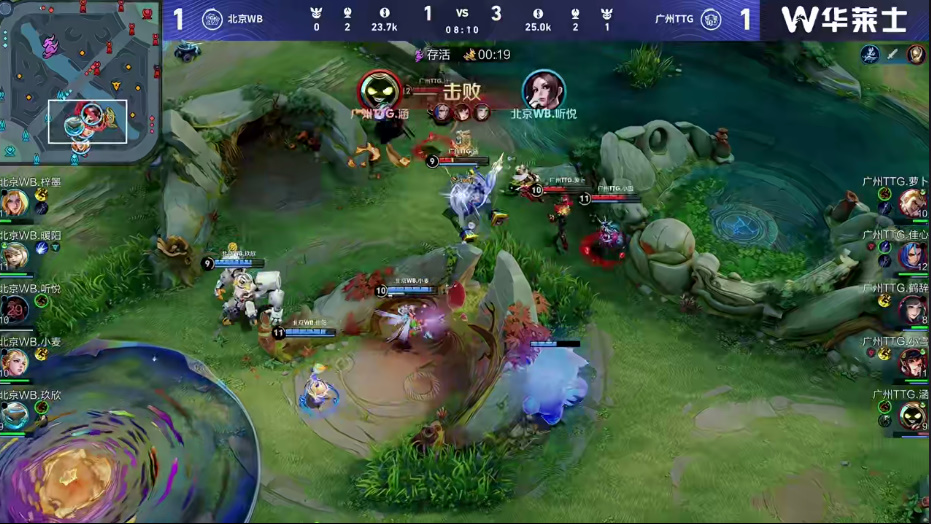Viewport: 931px width, 524px height.
Task: Click the 北京WB team logo
Action: point(212,19)
